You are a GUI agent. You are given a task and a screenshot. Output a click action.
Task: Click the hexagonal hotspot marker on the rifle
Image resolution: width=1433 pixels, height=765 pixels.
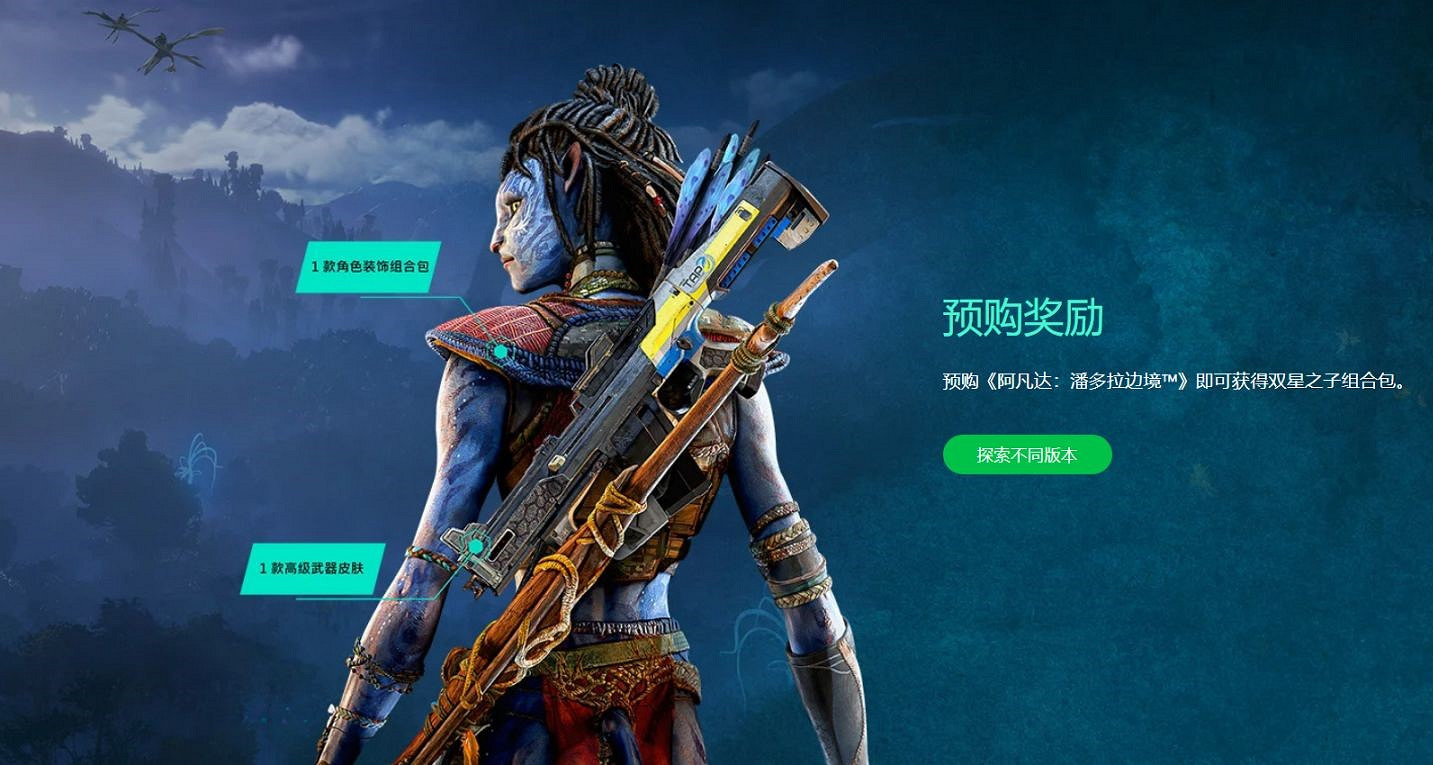478,547
